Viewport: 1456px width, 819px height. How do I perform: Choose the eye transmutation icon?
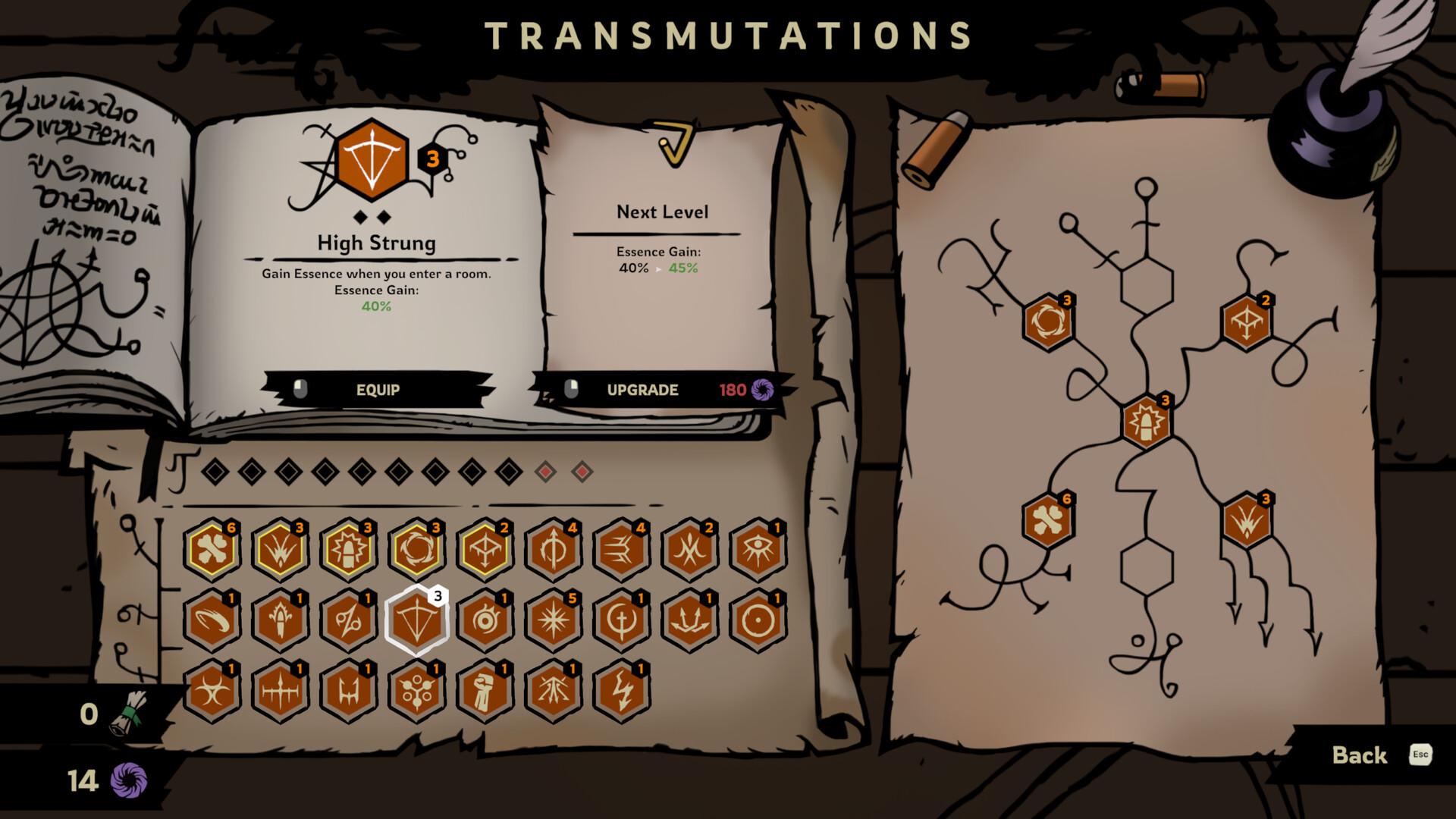click(x=758, y=548)
